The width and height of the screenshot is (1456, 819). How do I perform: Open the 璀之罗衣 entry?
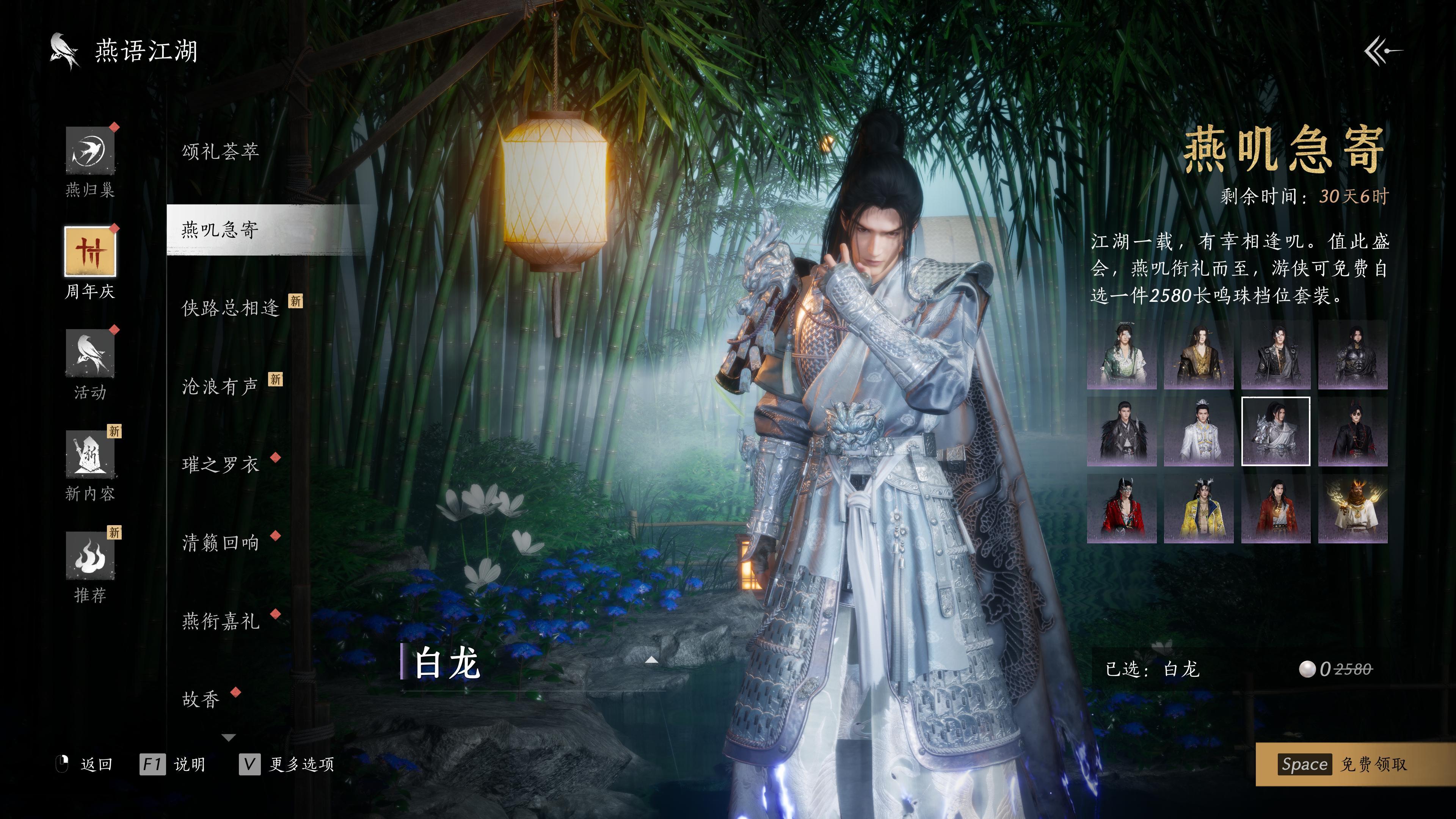[220, 464]
